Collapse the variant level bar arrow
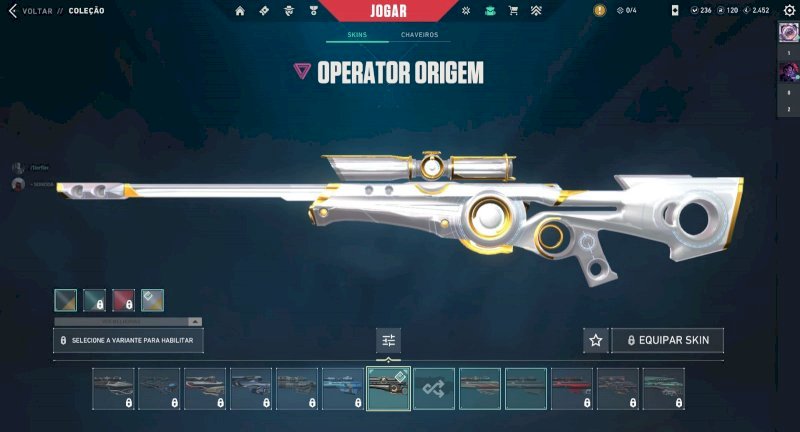 [194, 322]
